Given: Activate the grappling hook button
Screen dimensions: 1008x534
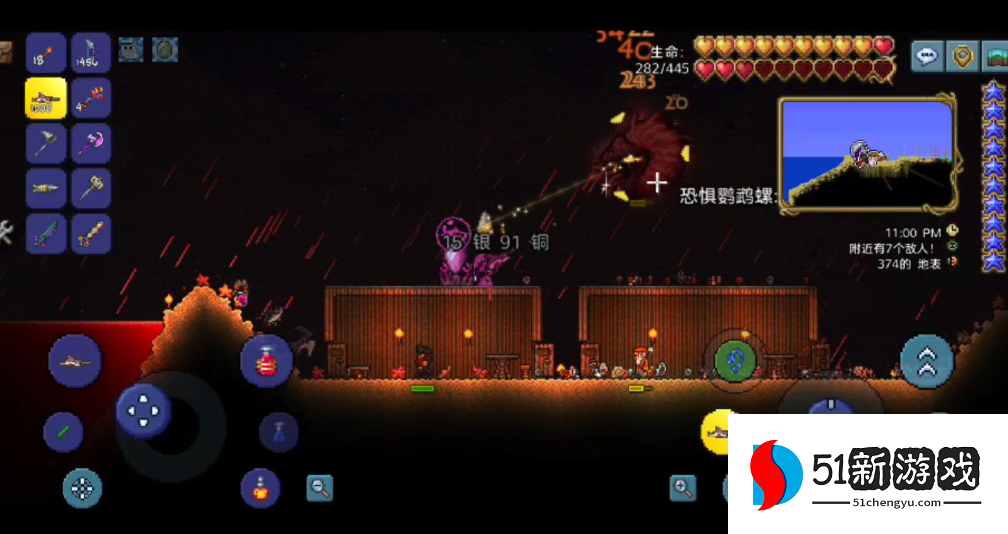Looking at the screenshot, I should click(x=736, y=359).
